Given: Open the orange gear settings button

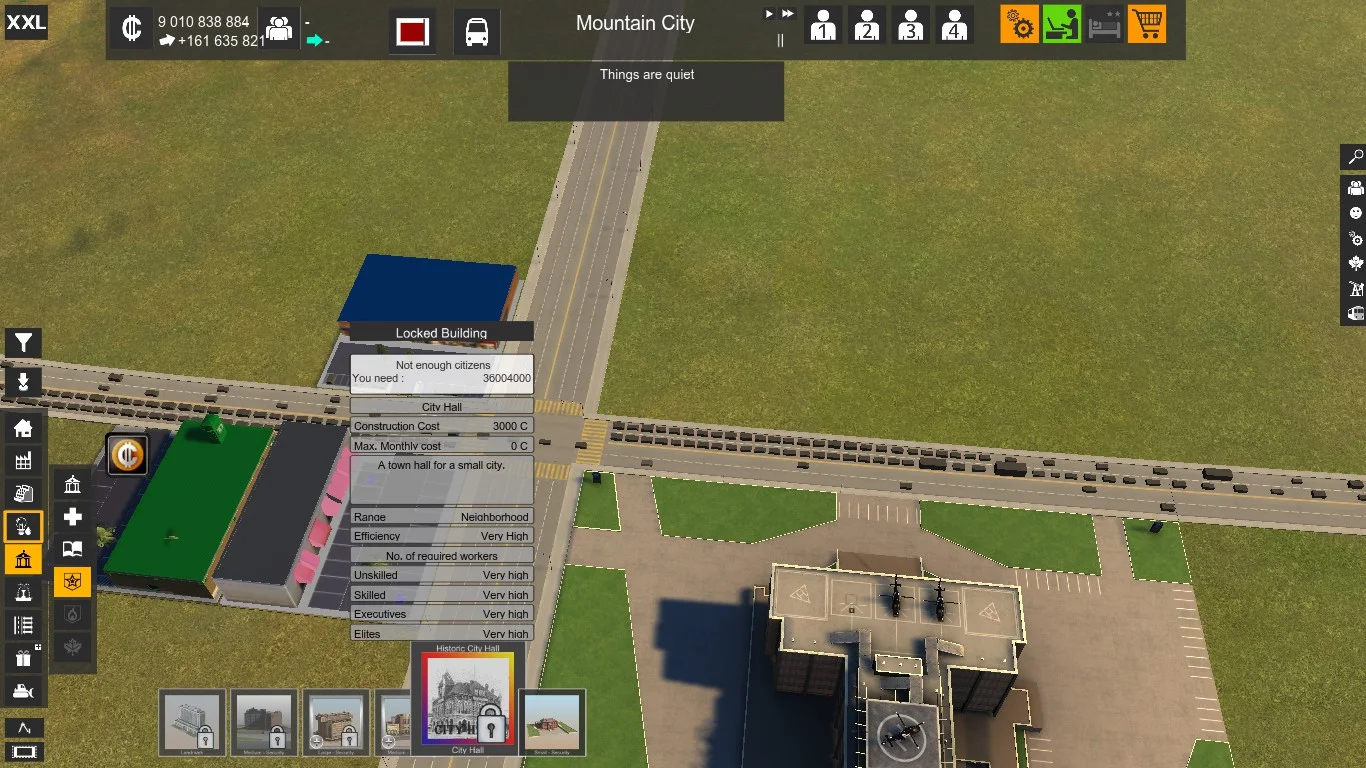Looking at the screenshot, I should 1019,24.
